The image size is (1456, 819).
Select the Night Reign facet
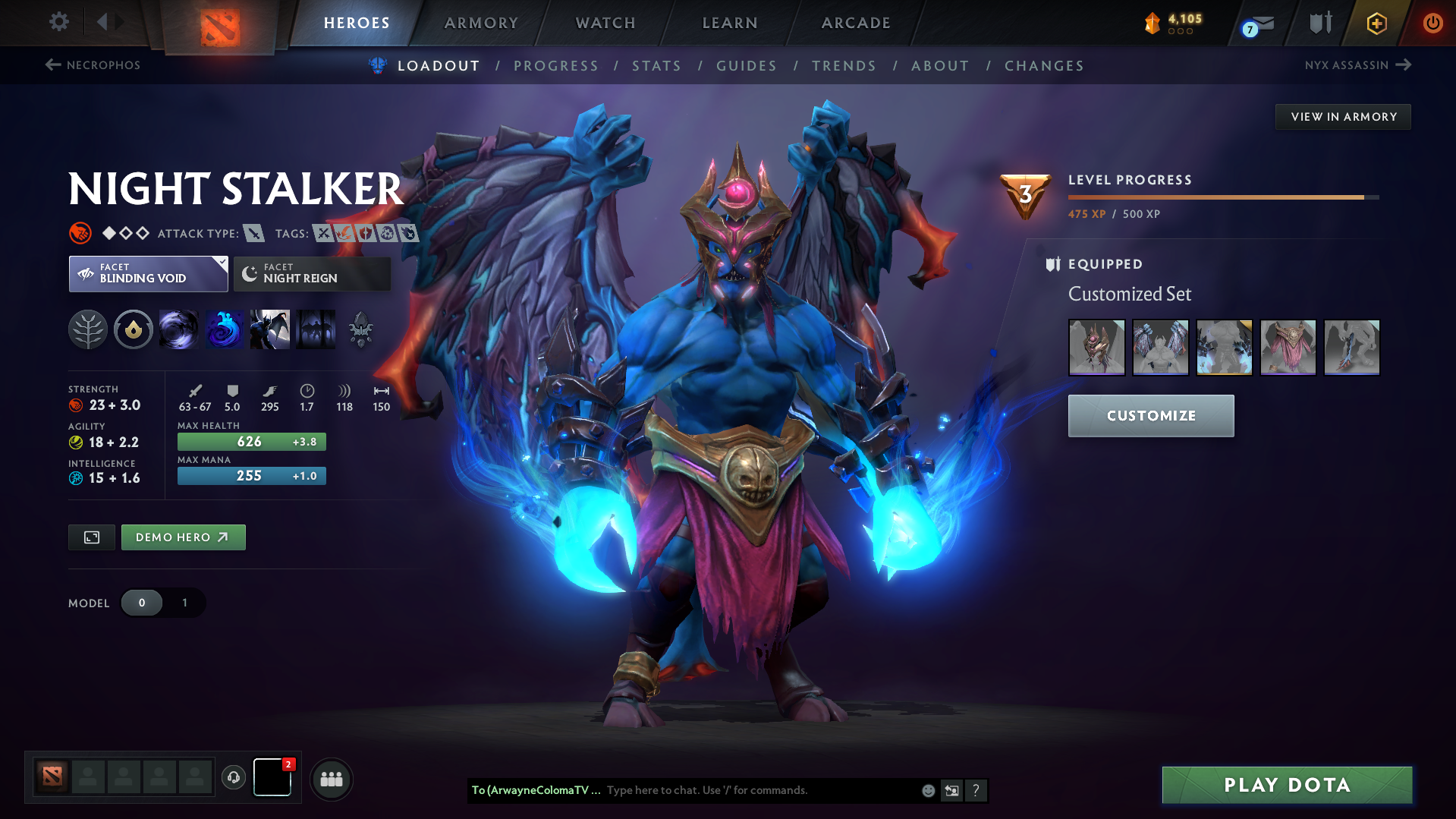311,274
